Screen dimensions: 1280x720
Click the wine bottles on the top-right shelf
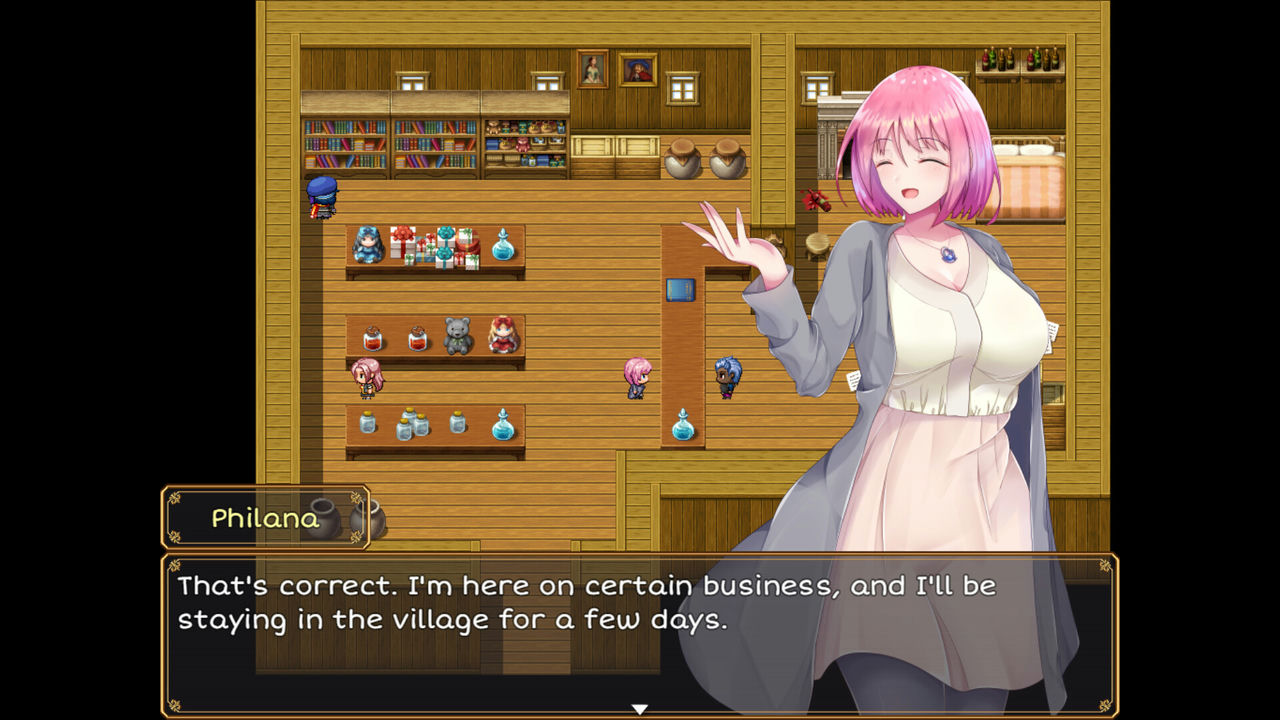click(1018, 62)
